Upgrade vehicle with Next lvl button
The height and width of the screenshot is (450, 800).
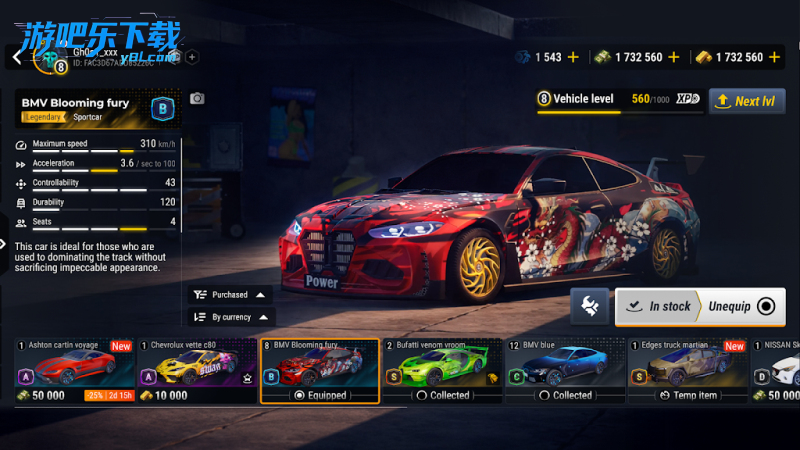pos(747,101)
